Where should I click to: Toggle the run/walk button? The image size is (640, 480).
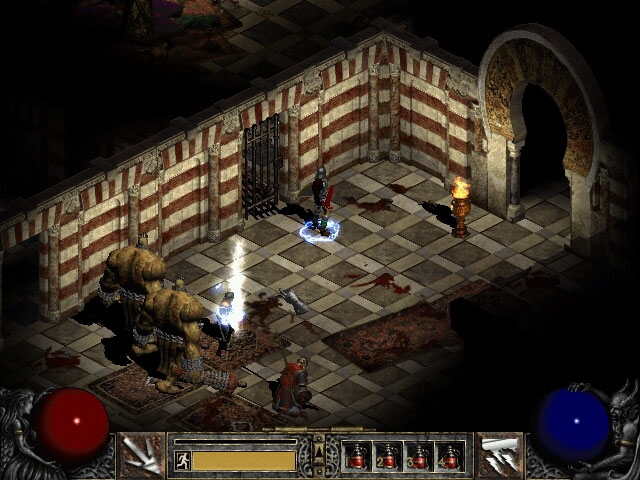click(x=182, y=460)
